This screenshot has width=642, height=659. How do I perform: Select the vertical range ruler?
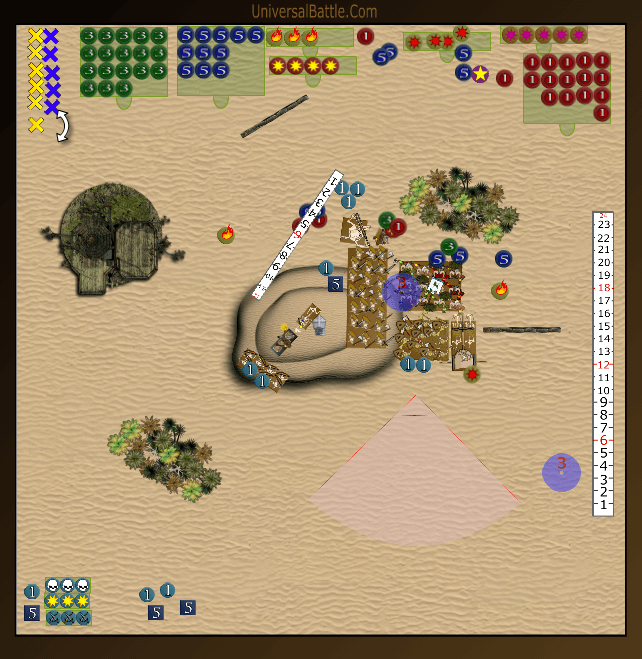pyautogui.click(x=602, y=363)
